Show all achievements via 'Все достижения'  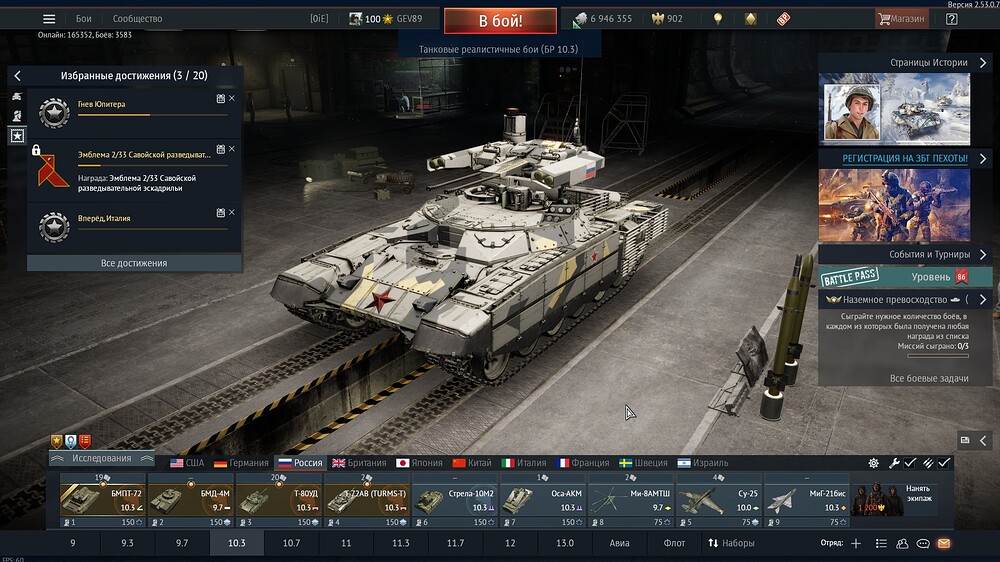(134, 263)
